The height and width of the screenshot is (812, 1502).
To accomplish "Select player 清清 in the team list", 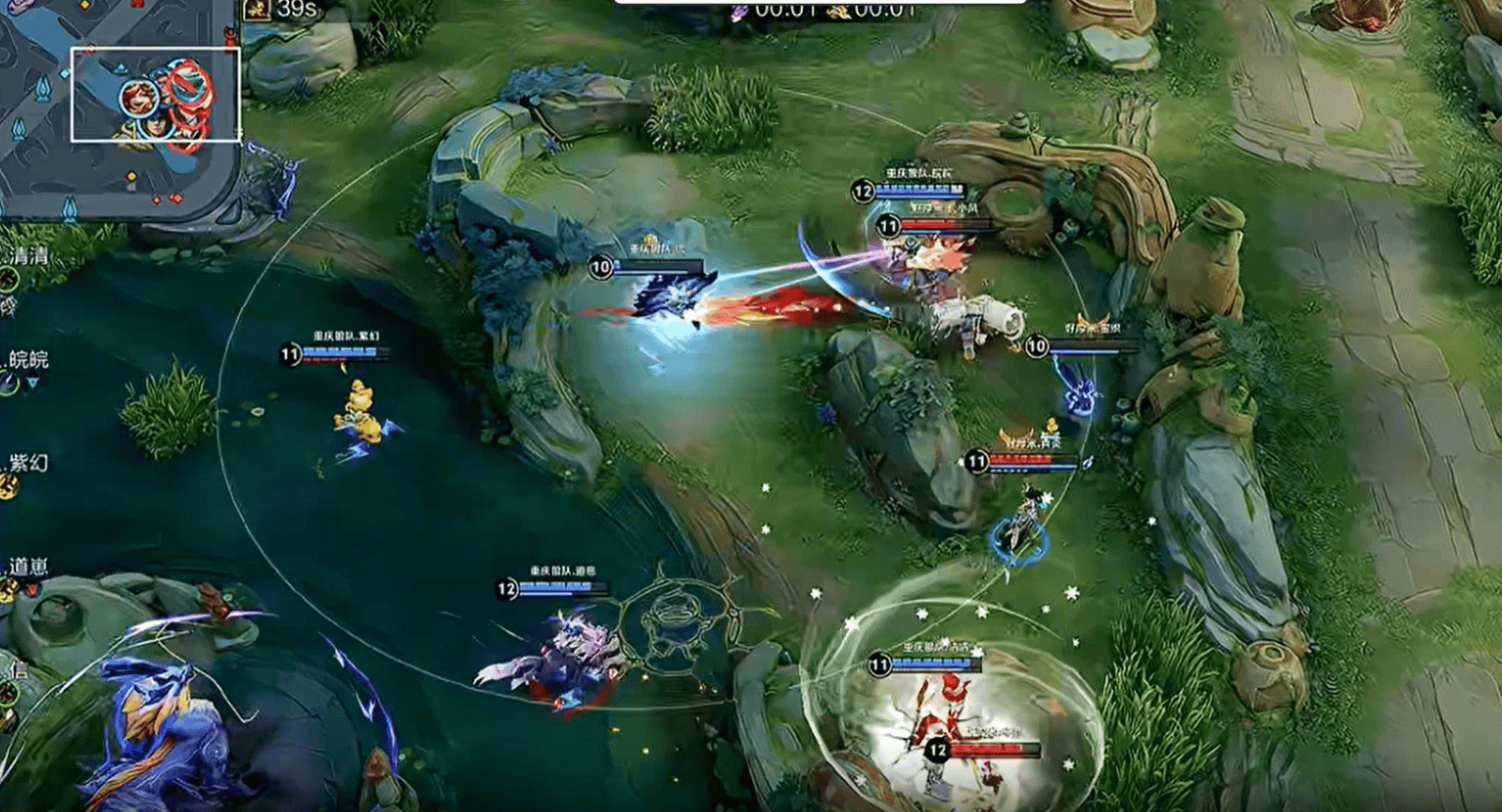I will 26,255.
